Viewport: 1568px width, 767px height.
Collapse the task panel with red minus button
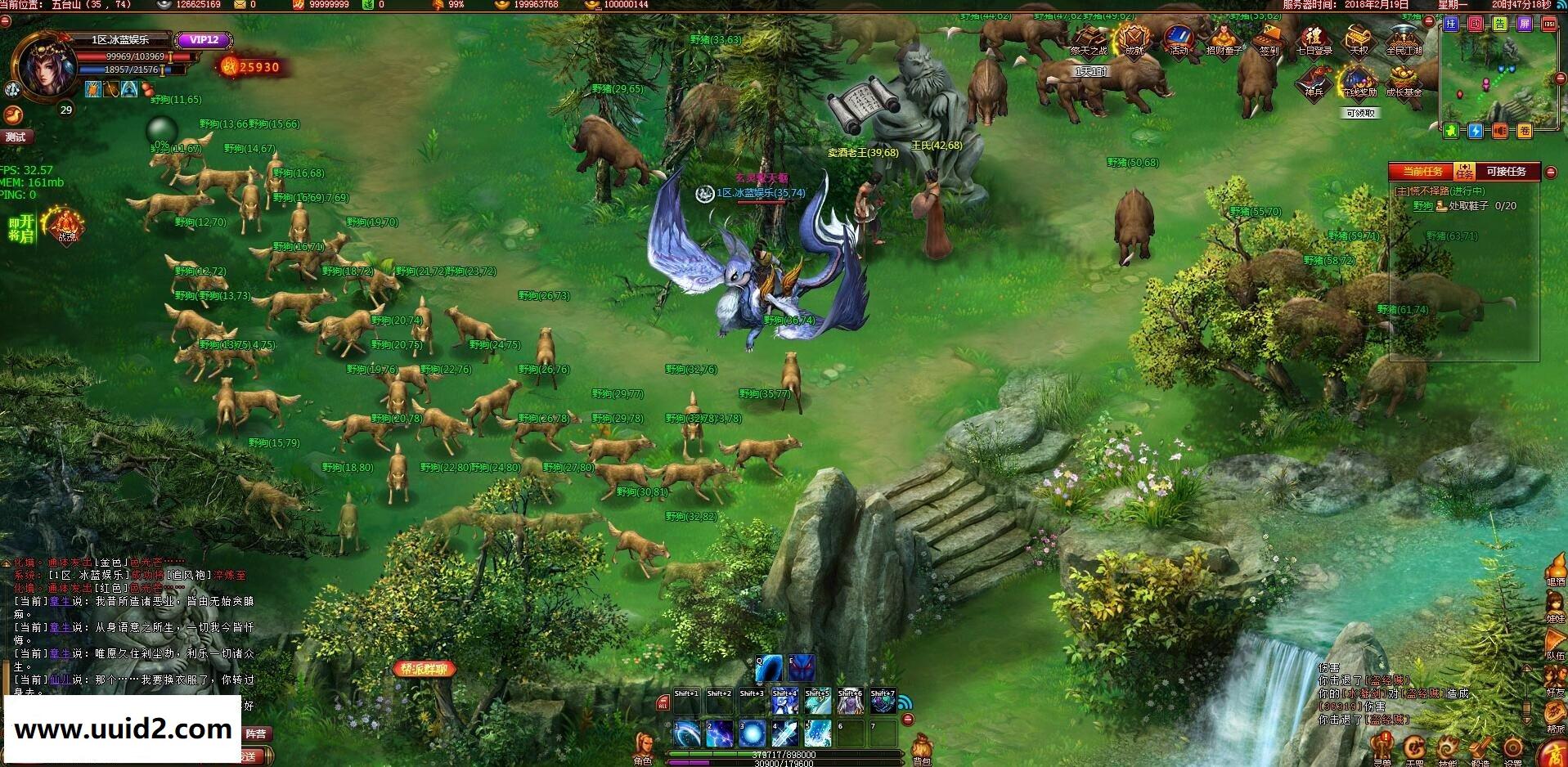pyautogui.click(x=1552, y=172)
